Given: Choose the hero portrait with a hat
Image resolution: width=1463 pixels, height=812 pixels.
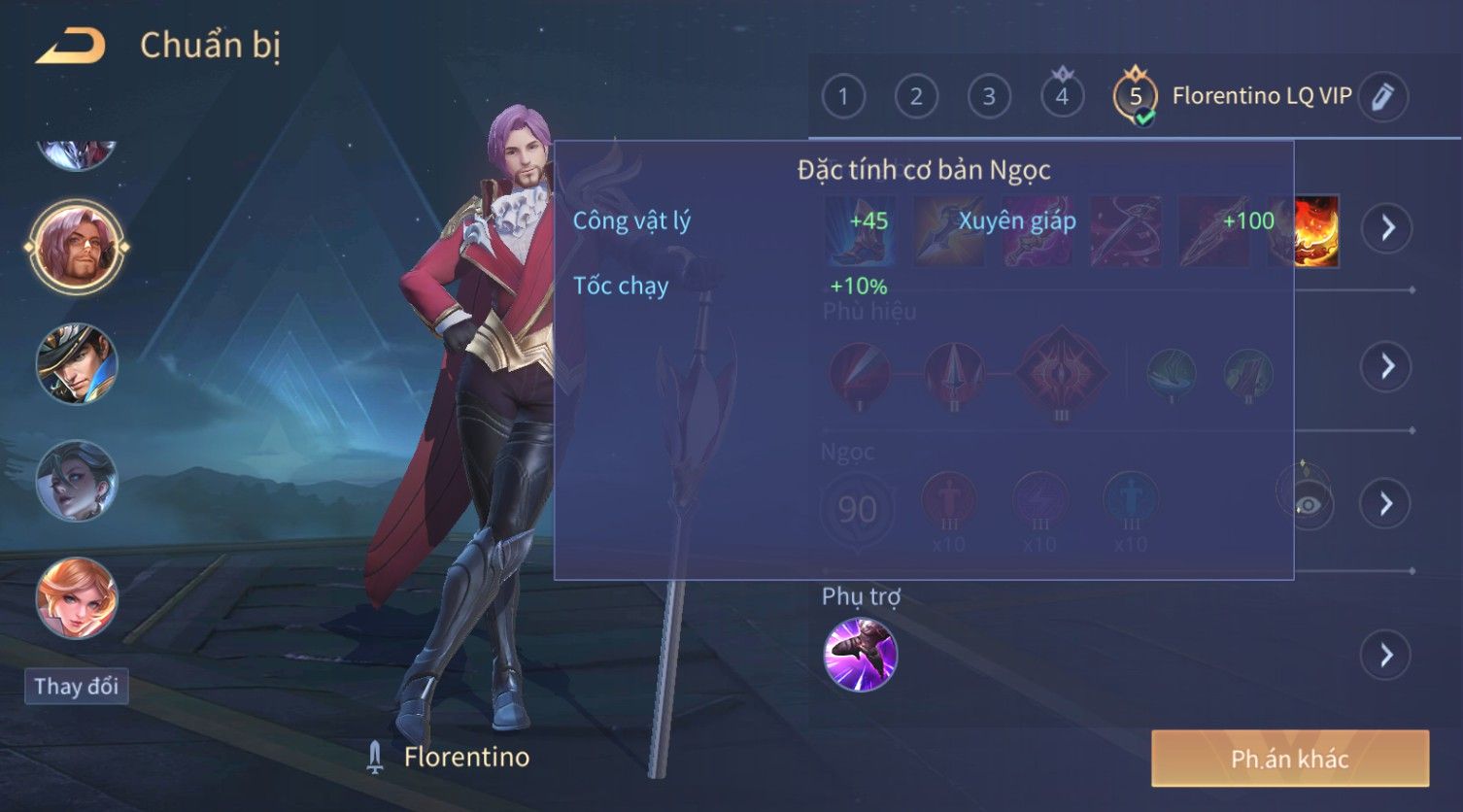Looking at the screenshot, I should [x=77, y=364].
